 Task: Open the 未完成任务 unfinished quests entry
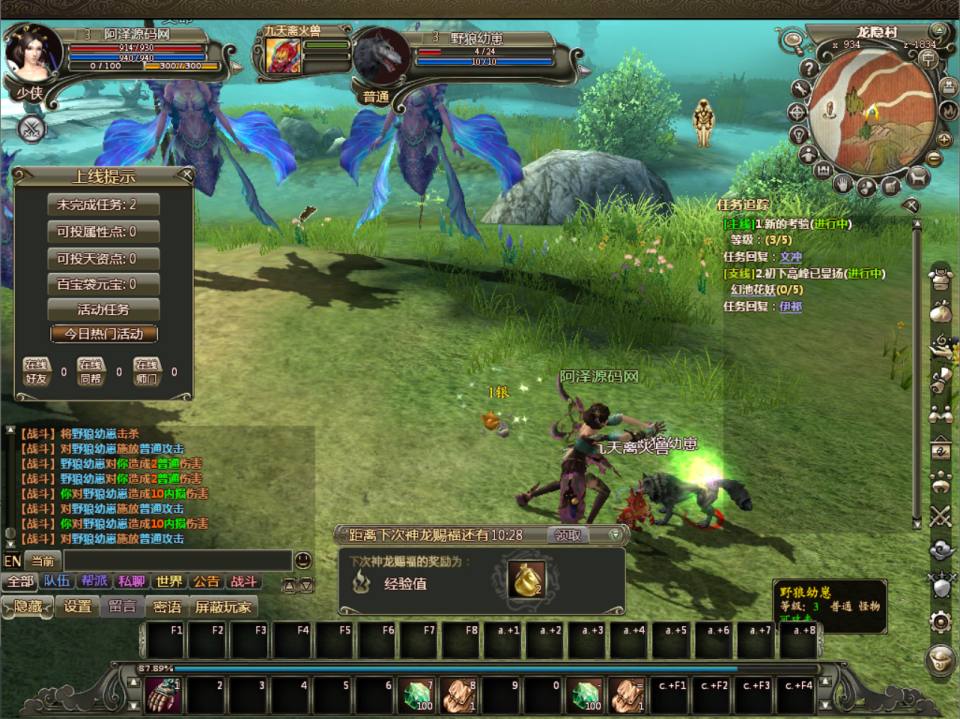[104, 205]
